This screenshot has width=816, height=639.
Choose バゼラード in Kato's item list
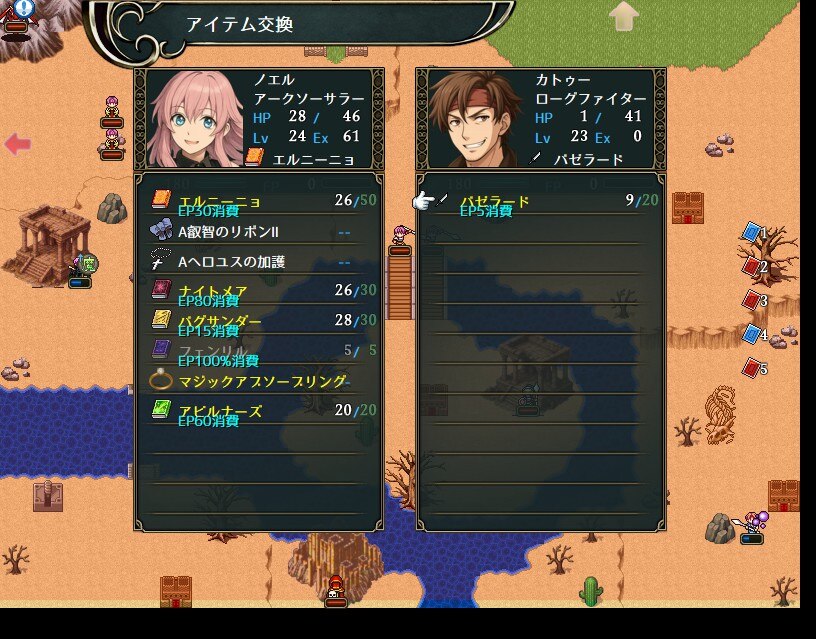pyautogui.click(x=540, y=202)
